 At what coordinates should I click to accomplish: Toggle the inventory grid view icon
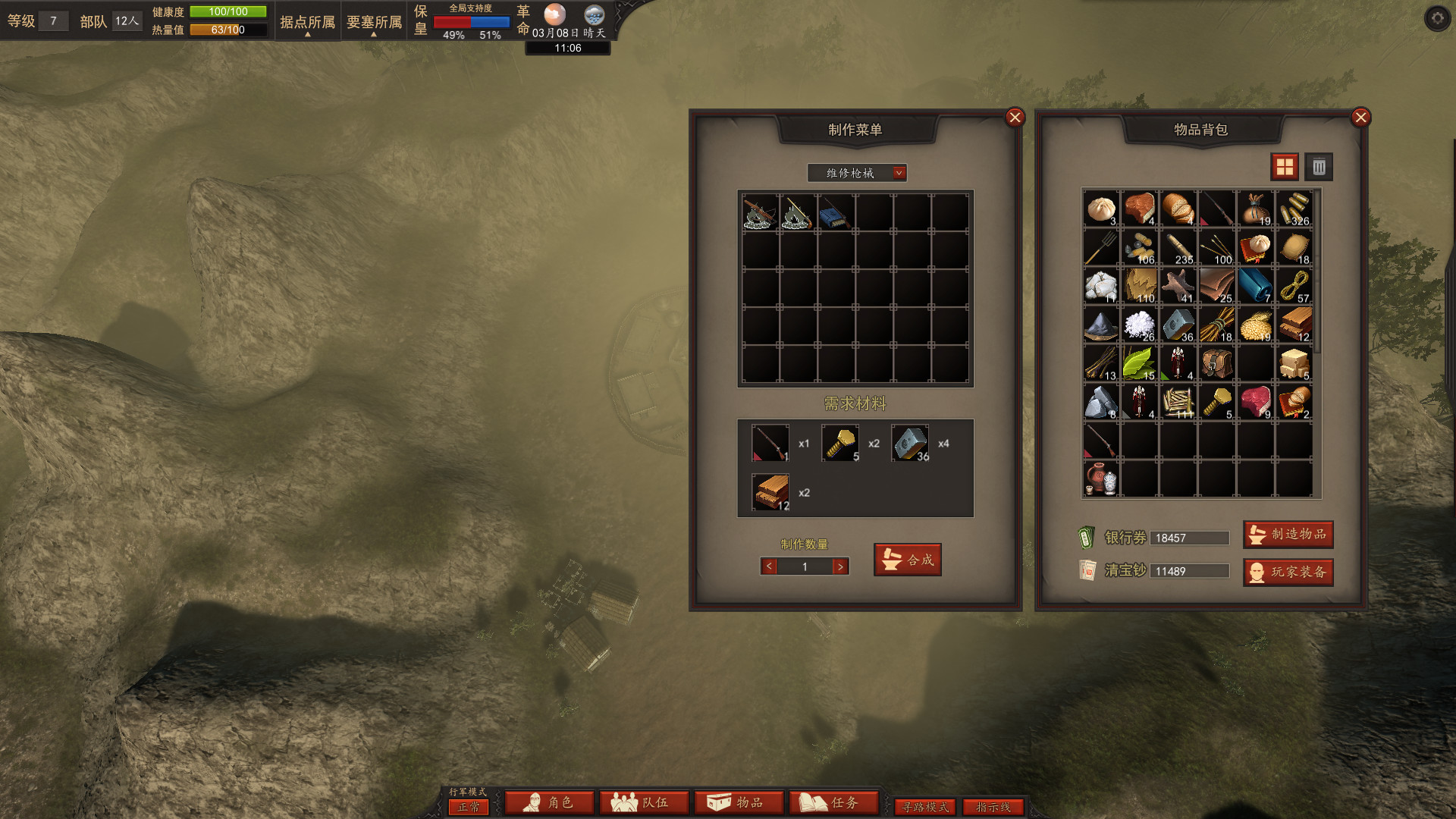pos(1285,166)
